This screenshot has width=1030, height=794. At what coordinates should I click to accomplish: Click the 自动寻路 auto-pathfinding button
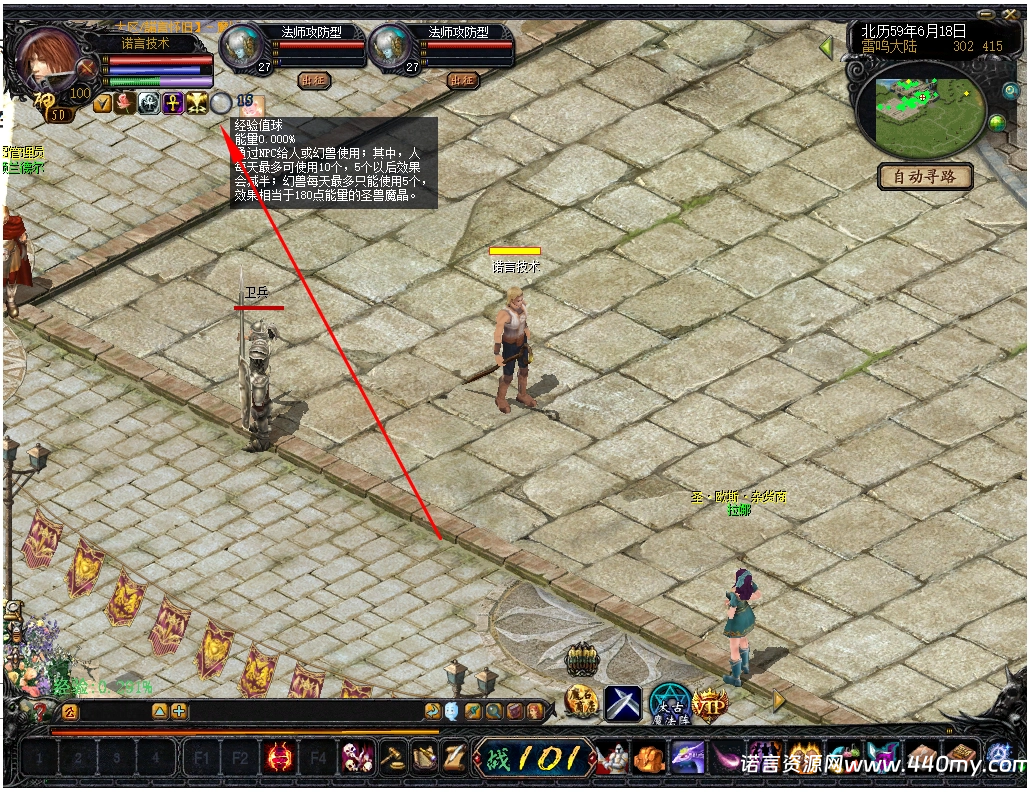click(x=925, y=177)
